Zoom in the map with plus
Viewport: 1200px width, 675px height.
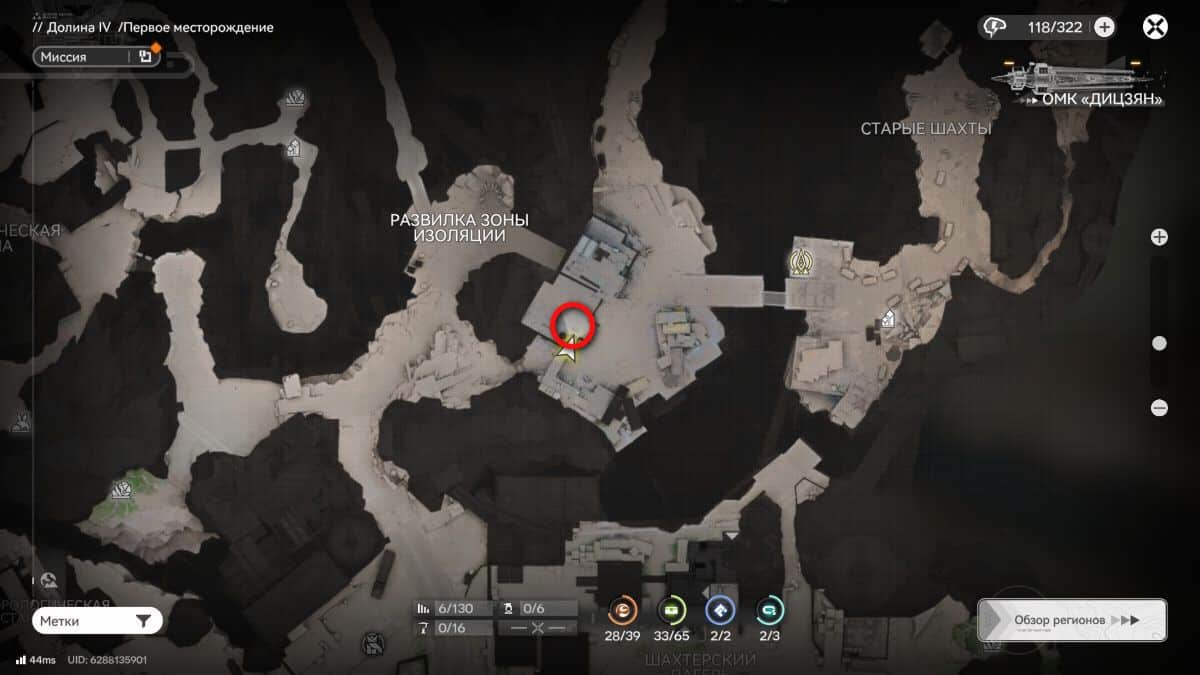(1159, 237)
